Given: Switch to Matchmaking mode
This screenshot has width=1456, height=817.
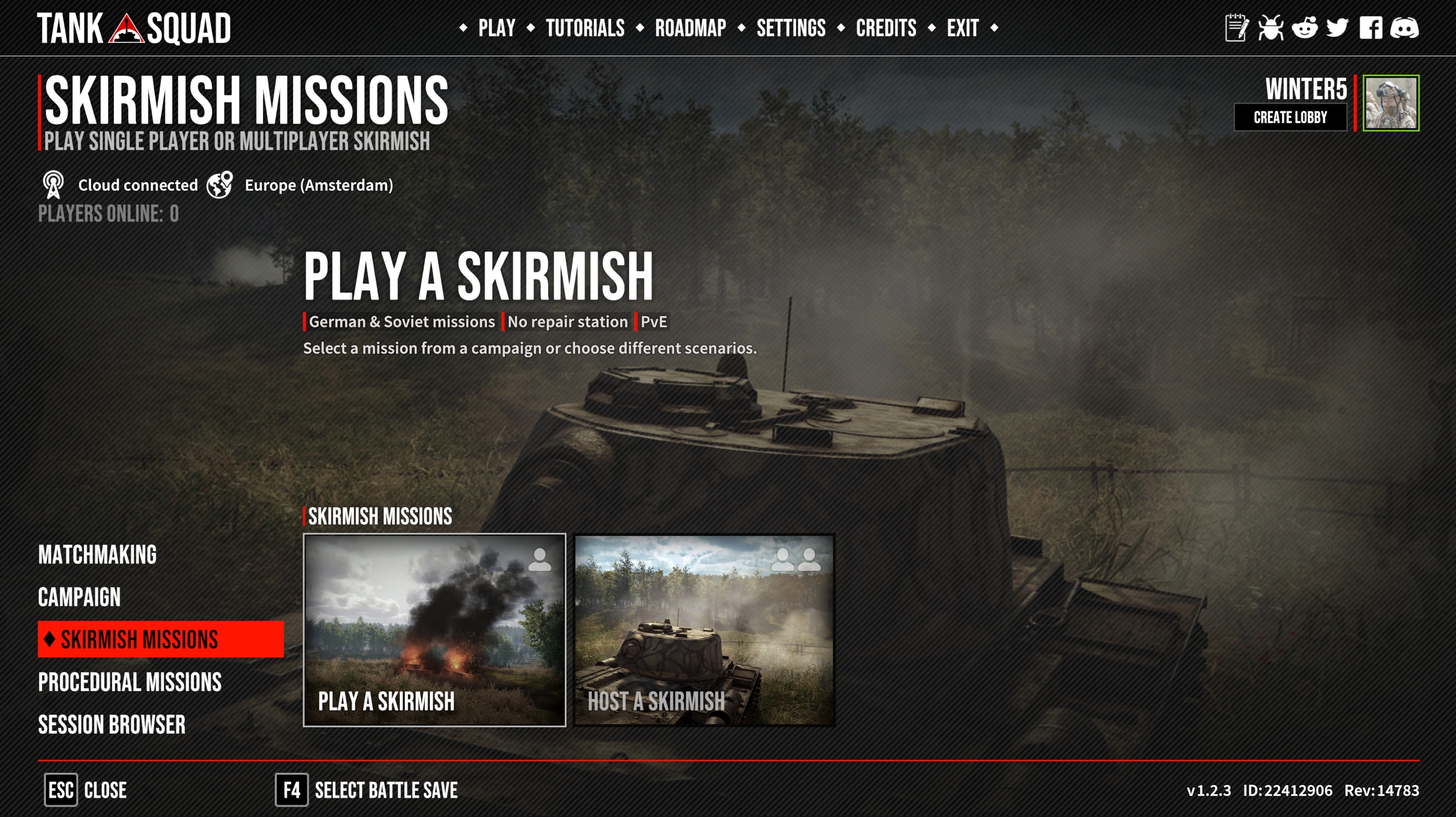Looking at the screenshot, I should tap(97, 555).
